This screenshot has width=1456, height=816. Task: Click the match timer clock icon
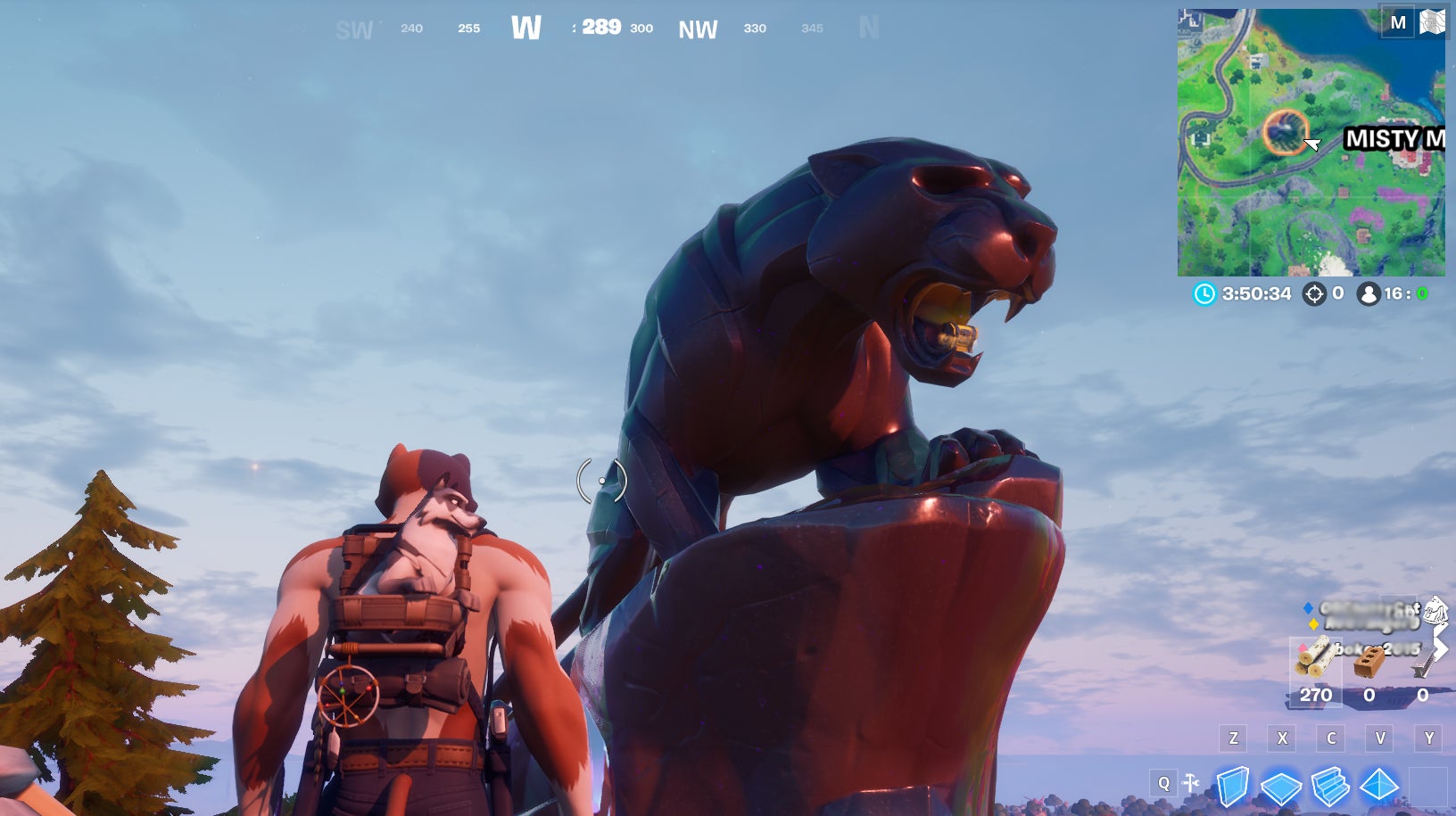click(x=1204, y=293)
